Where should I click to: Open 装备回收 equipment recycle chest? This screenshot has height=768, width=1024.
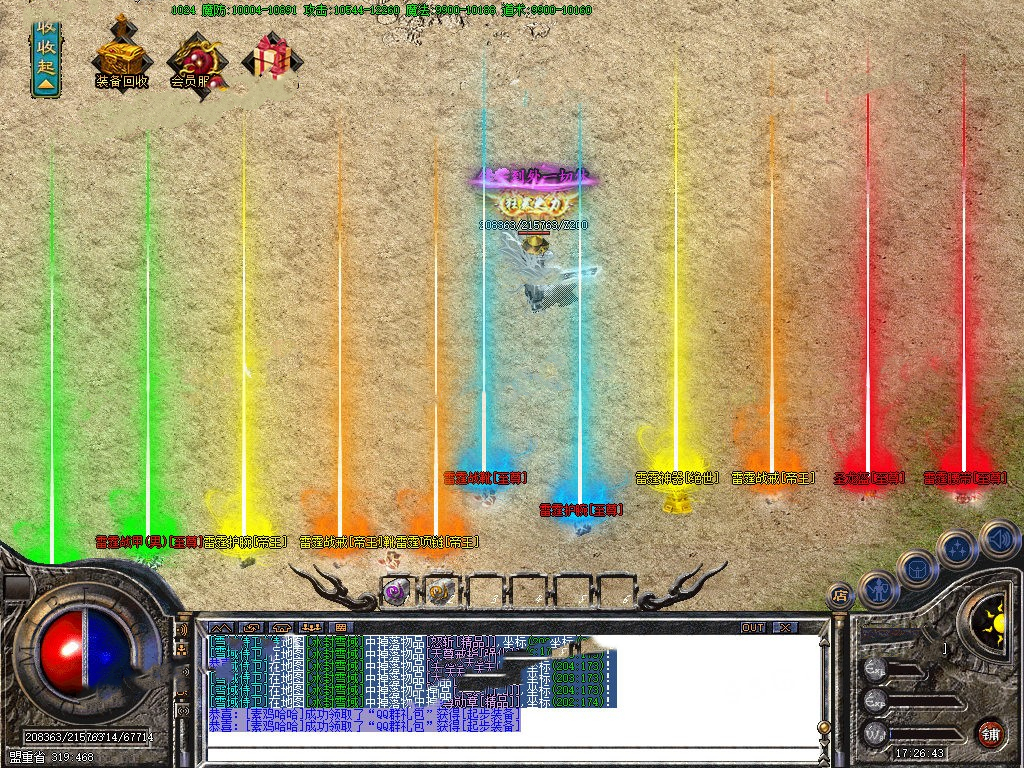[120, 56]
